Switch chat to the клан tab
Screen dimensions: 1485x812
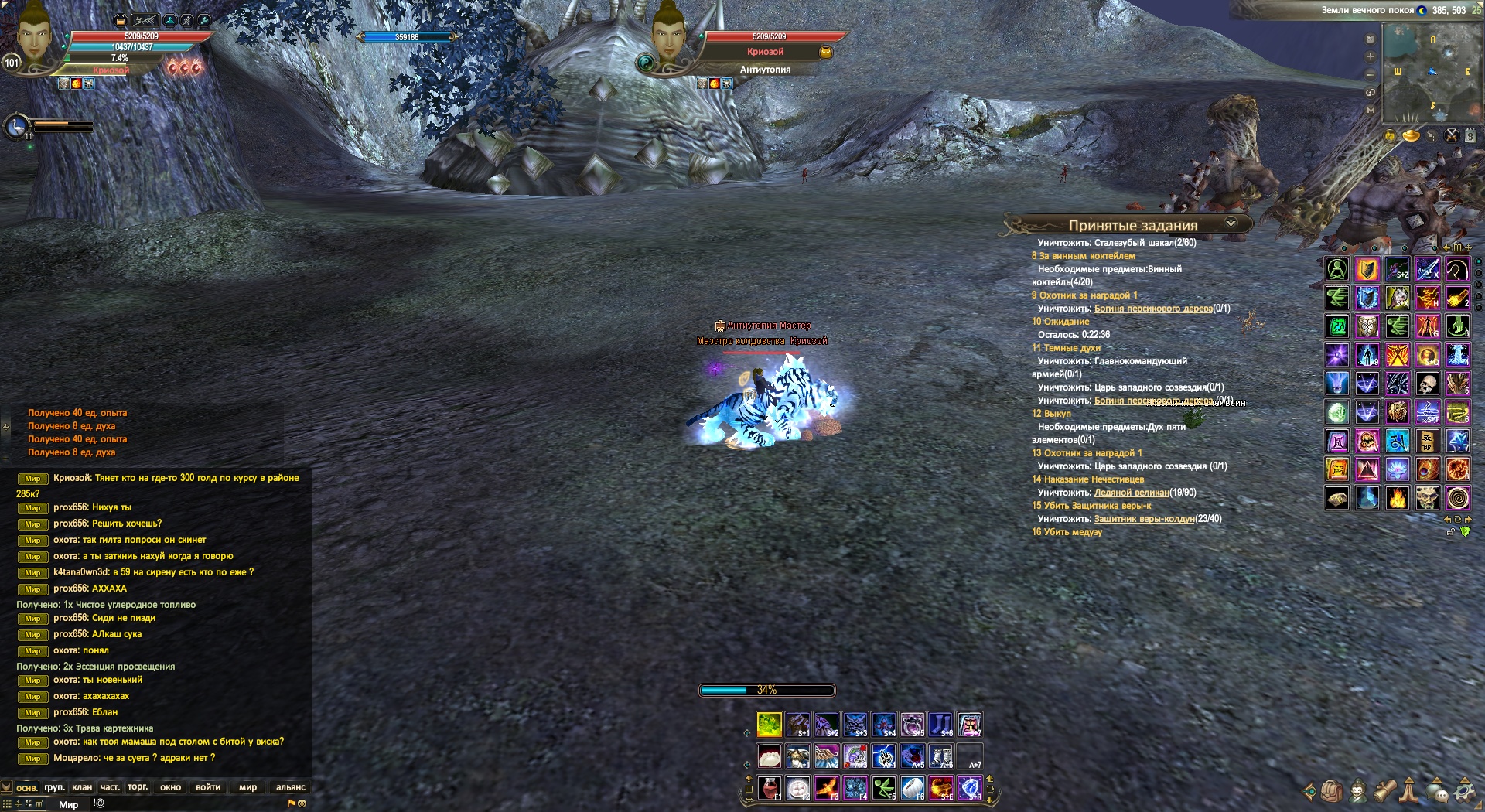click(82, 787)
